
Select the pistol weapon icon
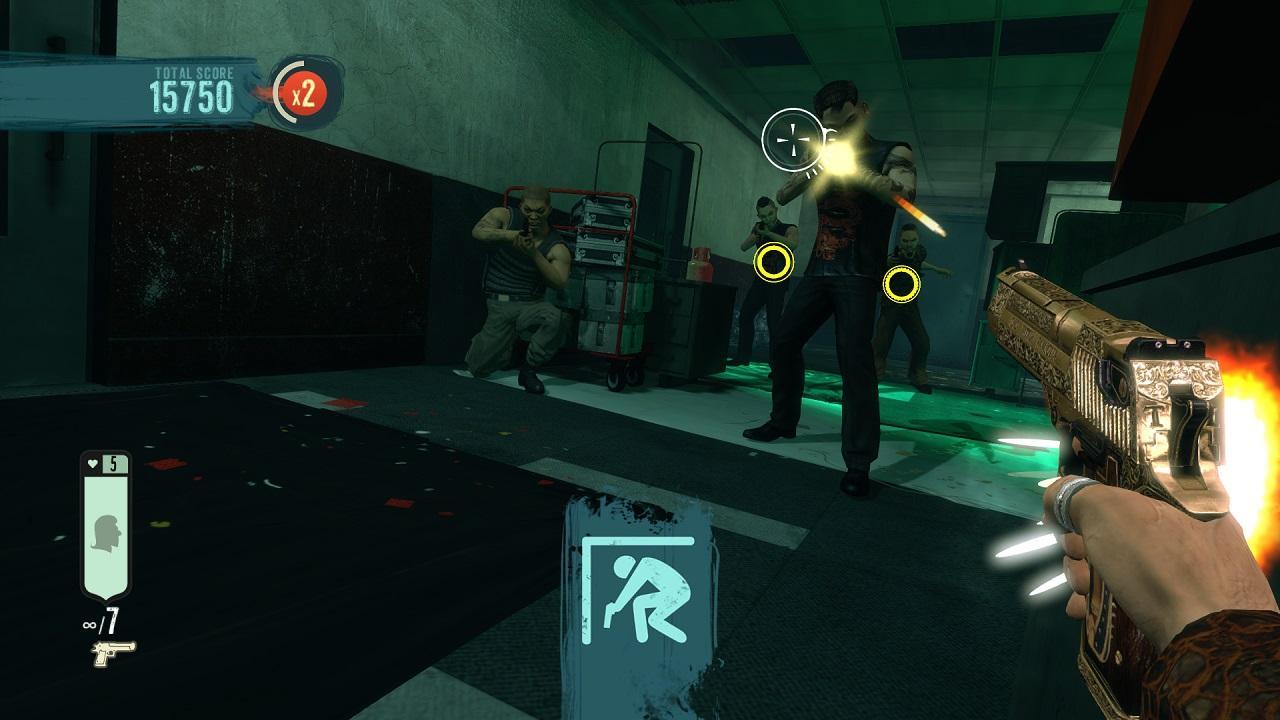coord(112,654)
